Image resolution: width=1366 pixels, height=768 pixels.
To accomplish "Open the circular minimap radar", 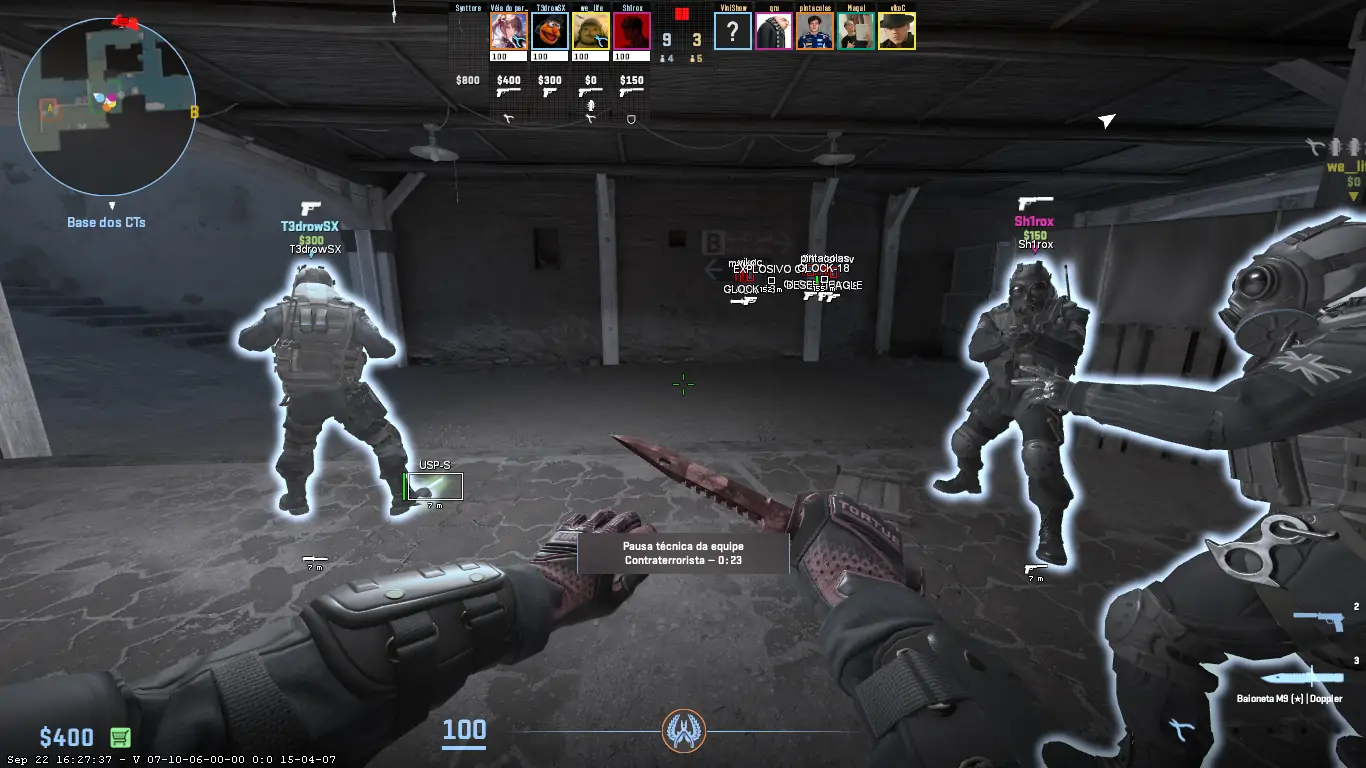I will tap(105, 105).
